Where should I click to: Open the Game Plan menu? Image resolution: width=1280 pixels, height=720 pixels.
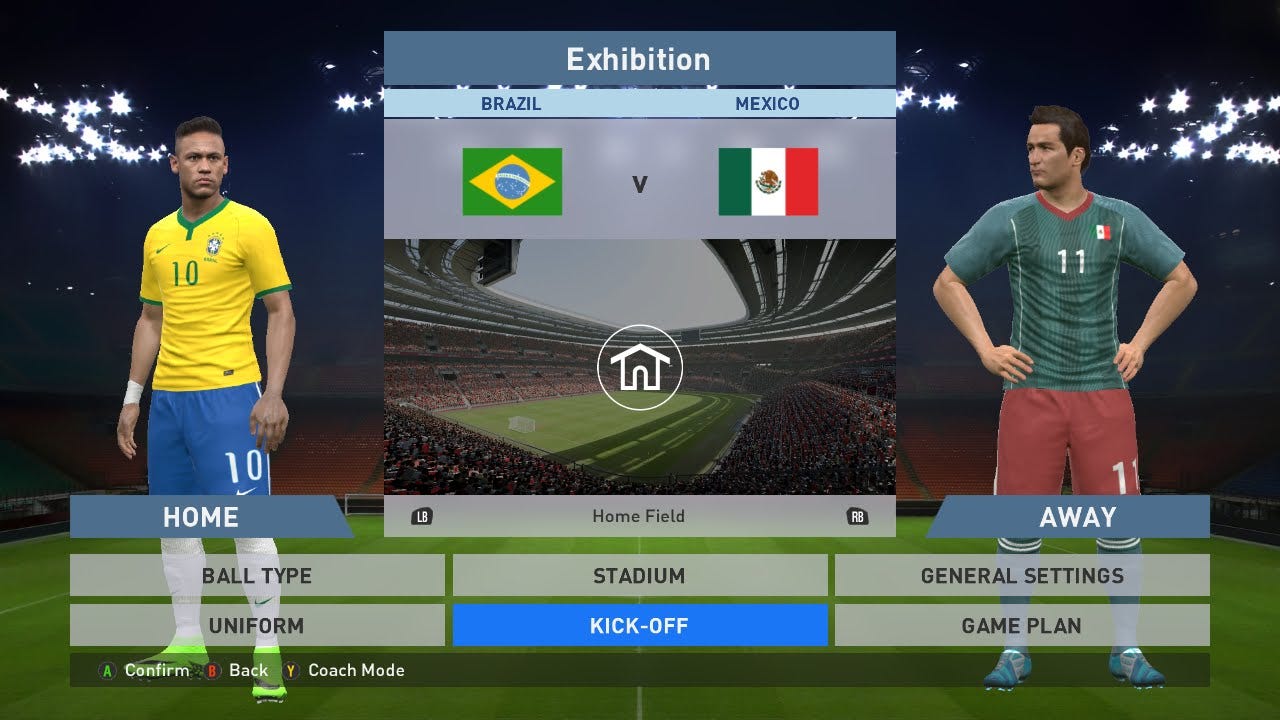(x=1022, y=626)
